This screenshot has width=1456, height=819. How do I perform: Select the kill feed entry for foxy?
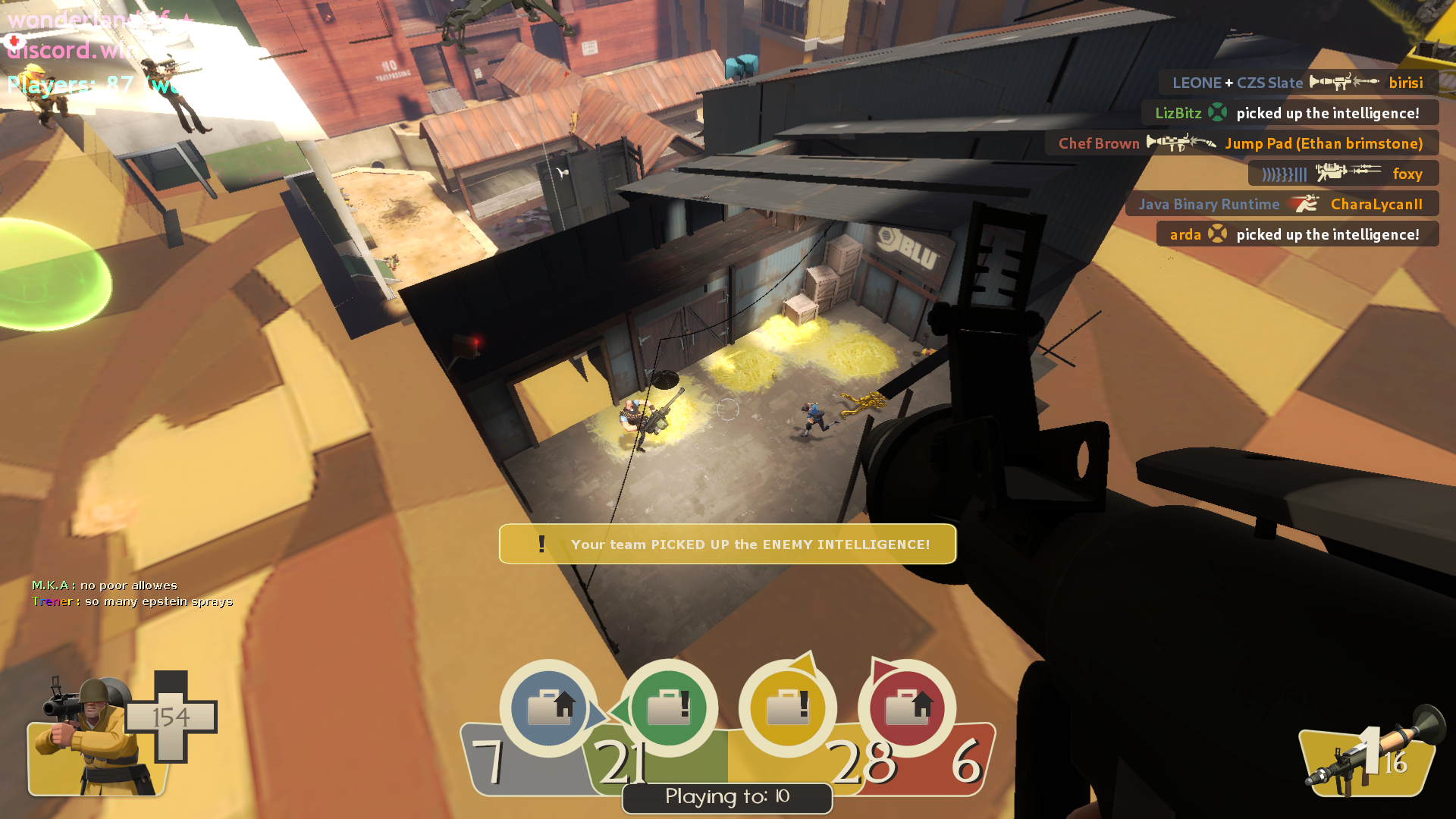tap(1342, 174)
